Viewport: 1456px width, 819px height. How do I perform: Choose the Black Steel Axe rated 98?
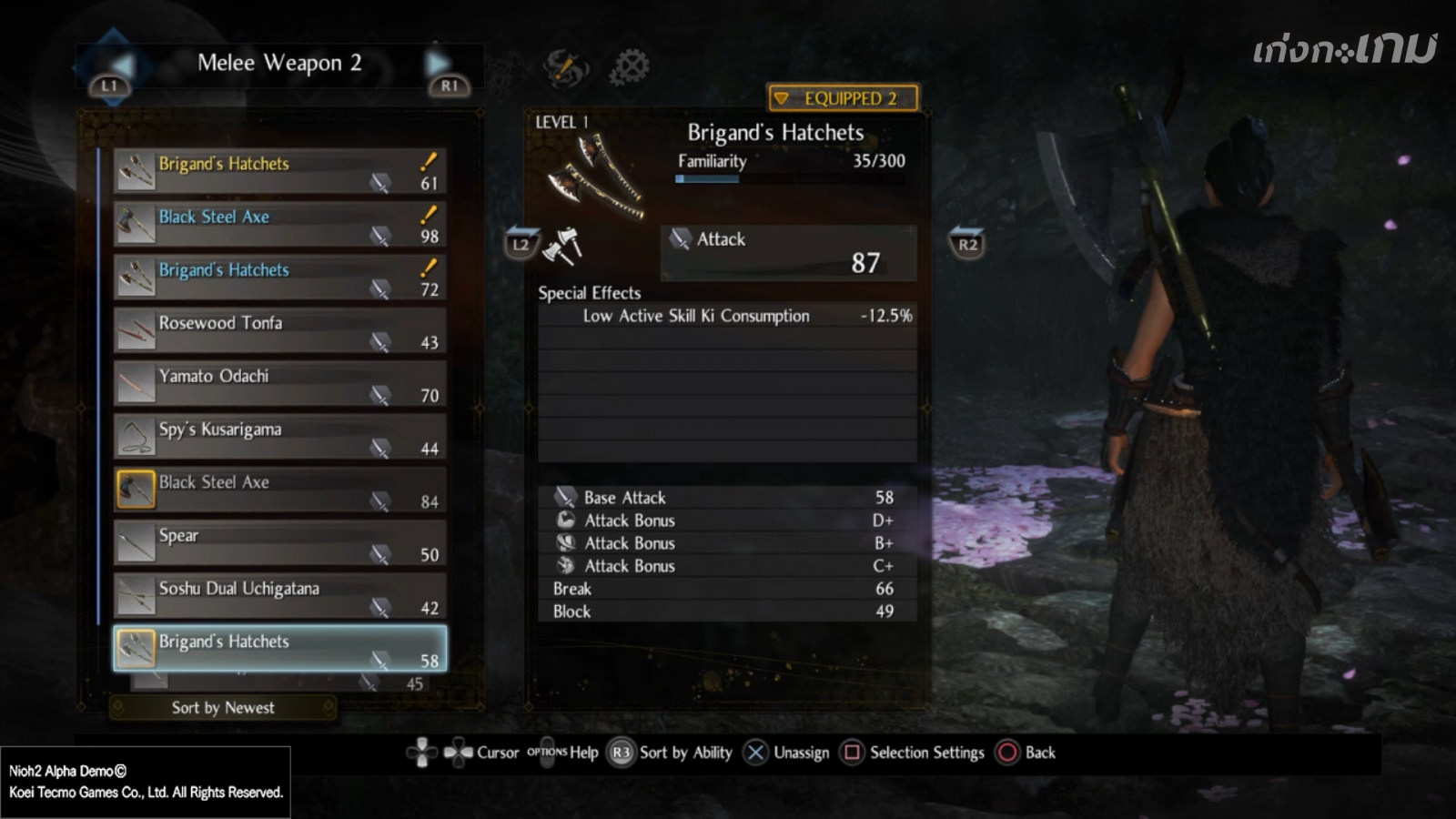tap(279, 224)
